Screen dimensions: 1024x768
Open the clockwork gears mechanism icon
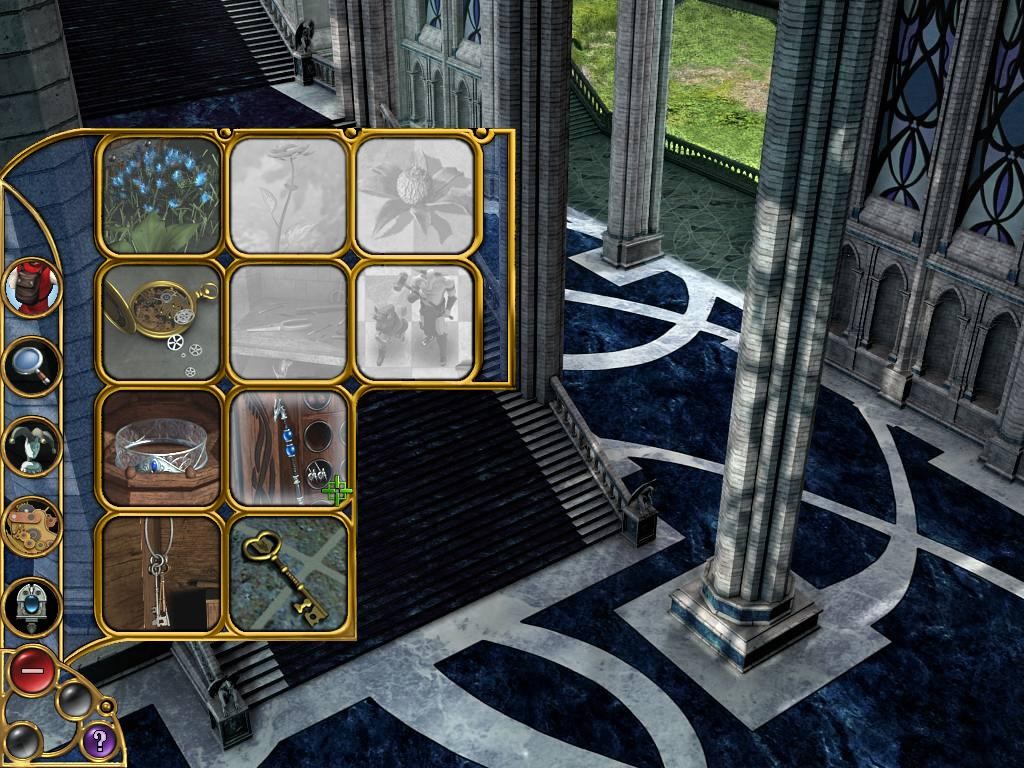[32, 526]
